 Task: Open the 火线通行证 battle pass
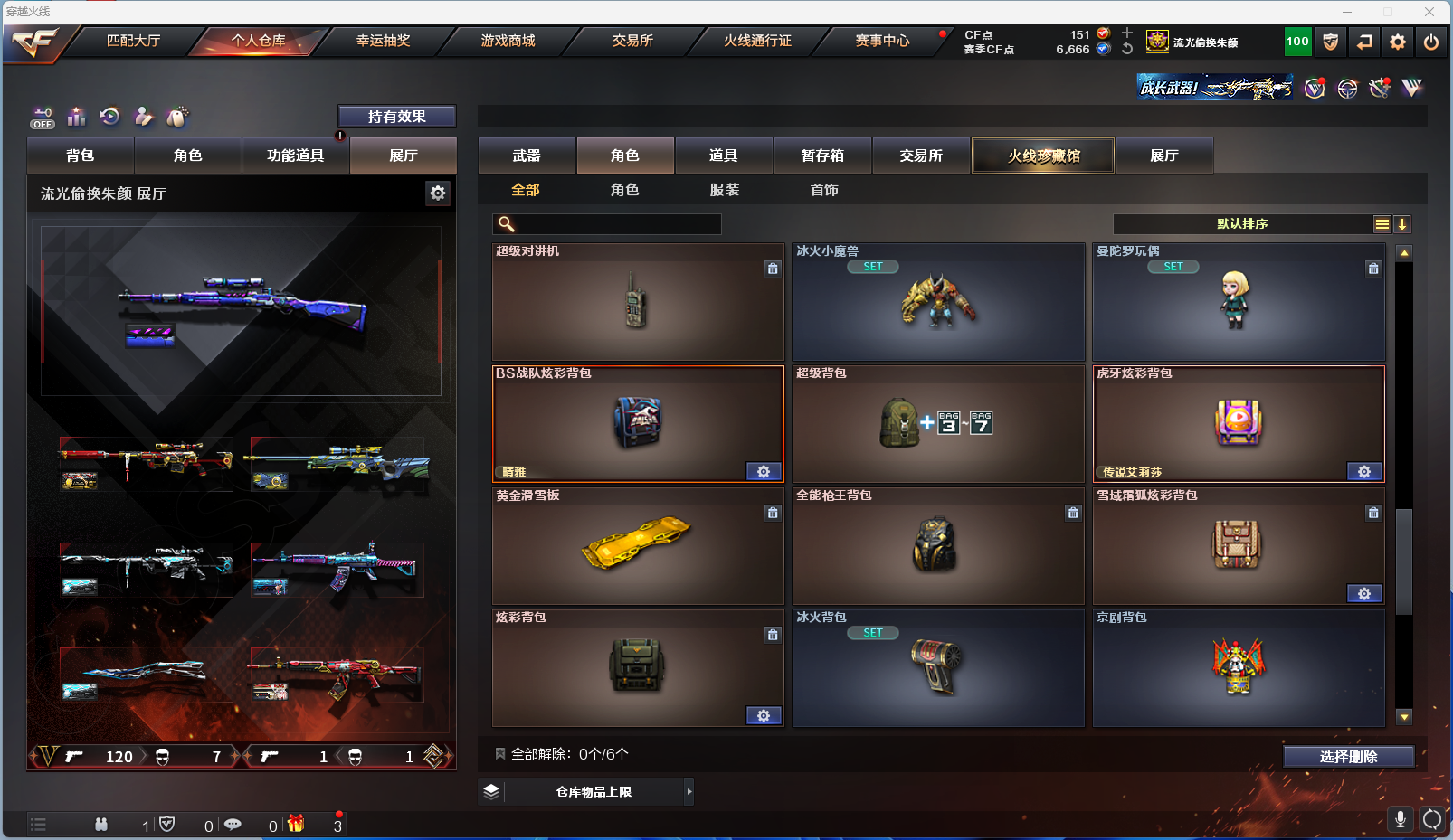tap(757, 41)
